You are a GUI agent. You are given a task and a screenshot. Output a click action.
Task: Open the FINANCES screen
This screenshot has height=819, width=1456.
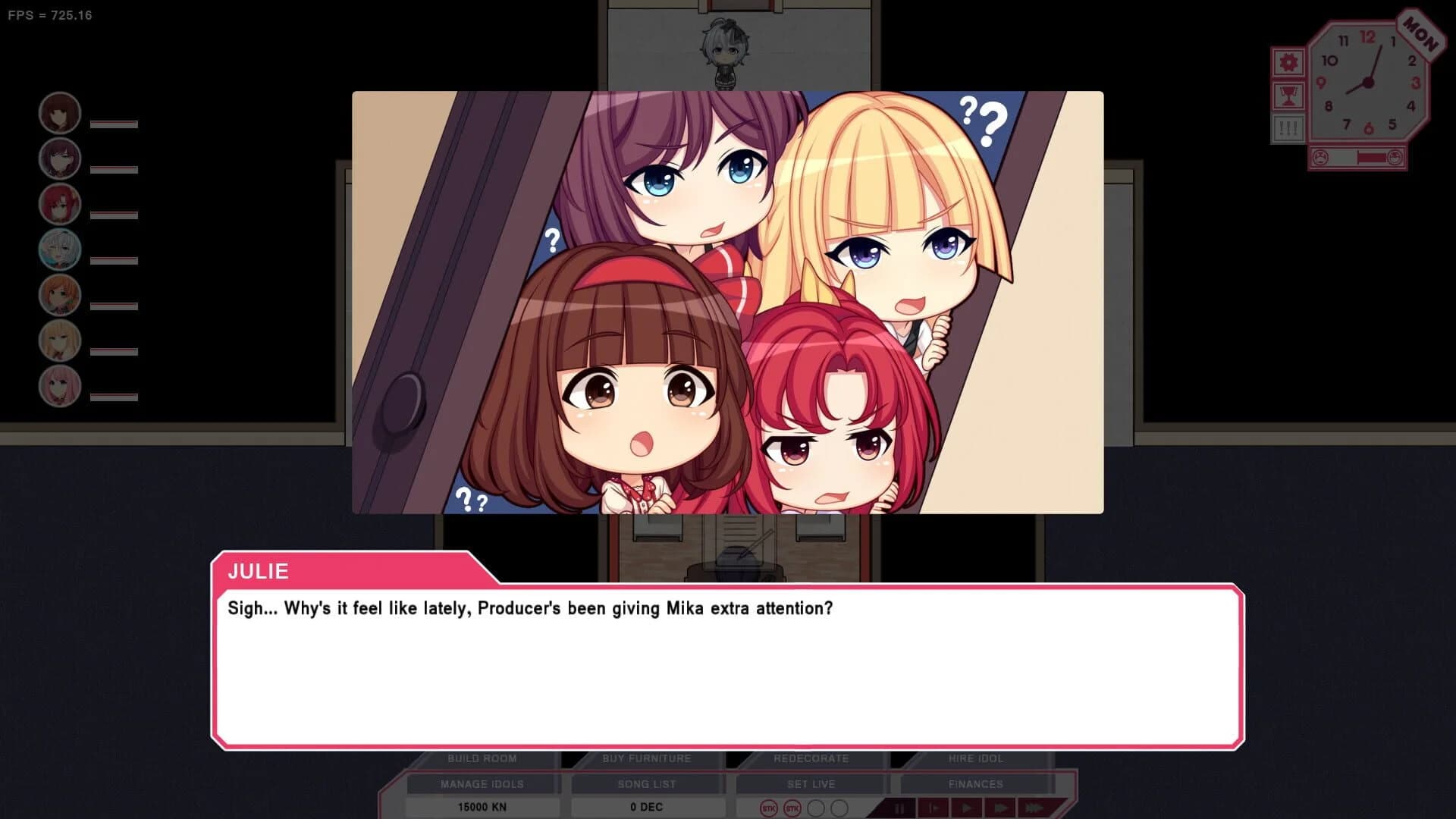pos(975,784)
